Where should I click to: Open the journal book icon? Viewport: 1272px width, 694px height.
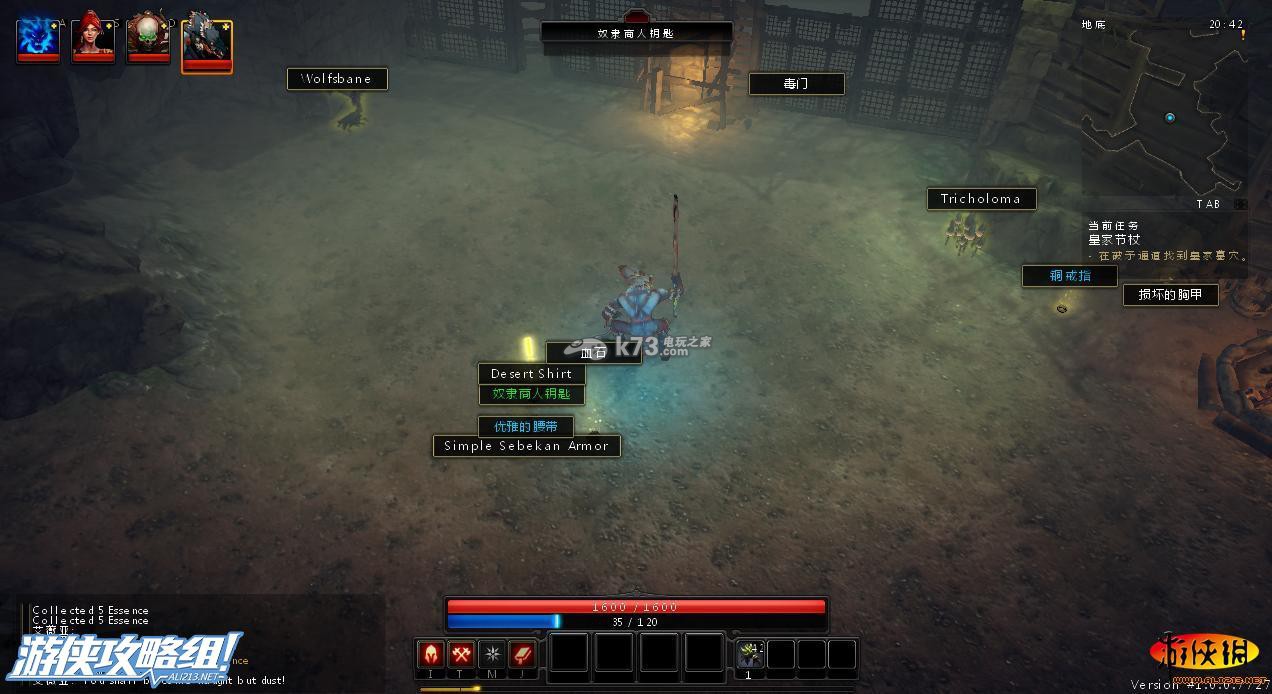pos(523,654)
